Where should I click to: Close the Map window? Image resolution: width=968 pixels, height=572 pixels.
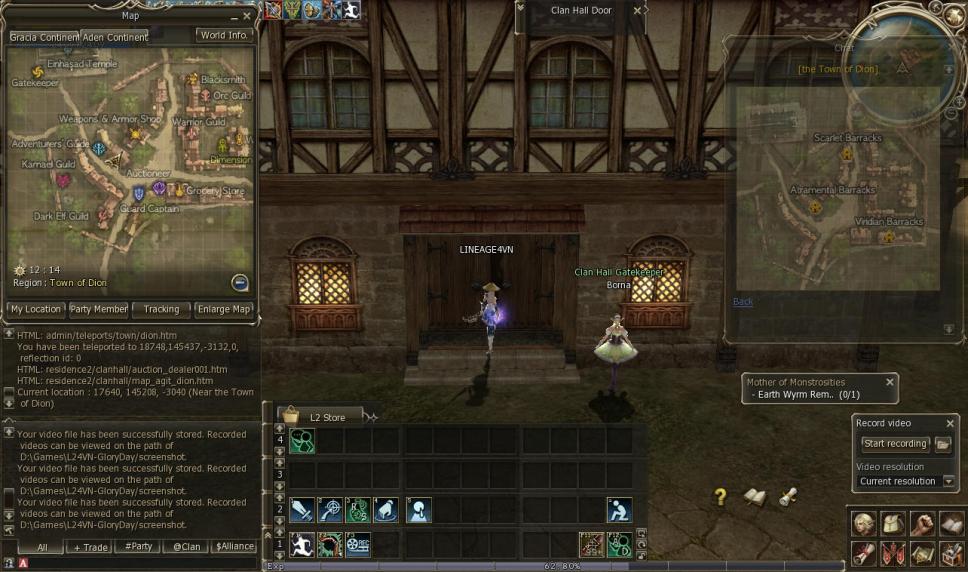coord(247,16)
